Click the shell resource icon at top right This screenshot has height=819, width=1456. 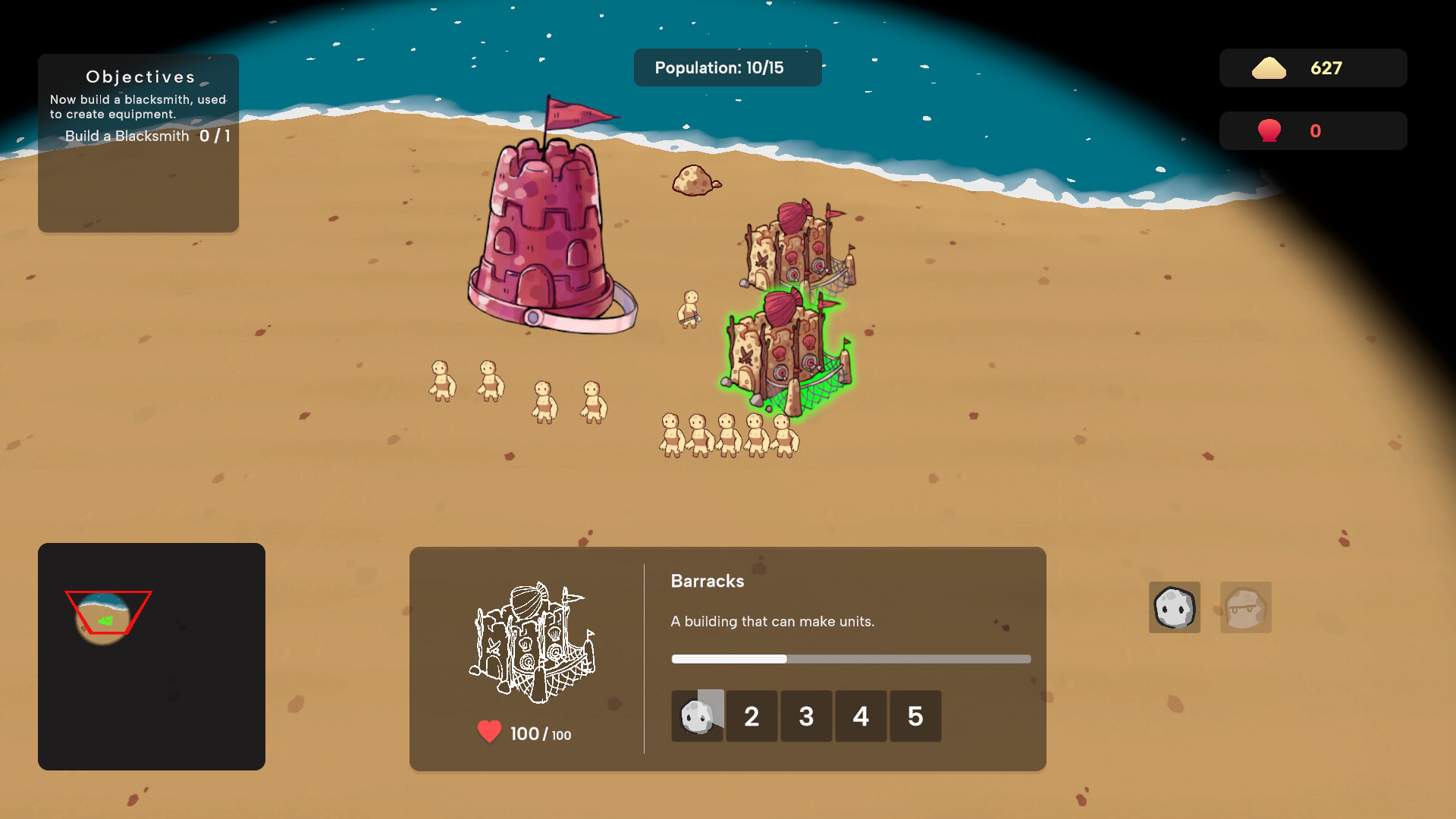(x=1269, y=130)
